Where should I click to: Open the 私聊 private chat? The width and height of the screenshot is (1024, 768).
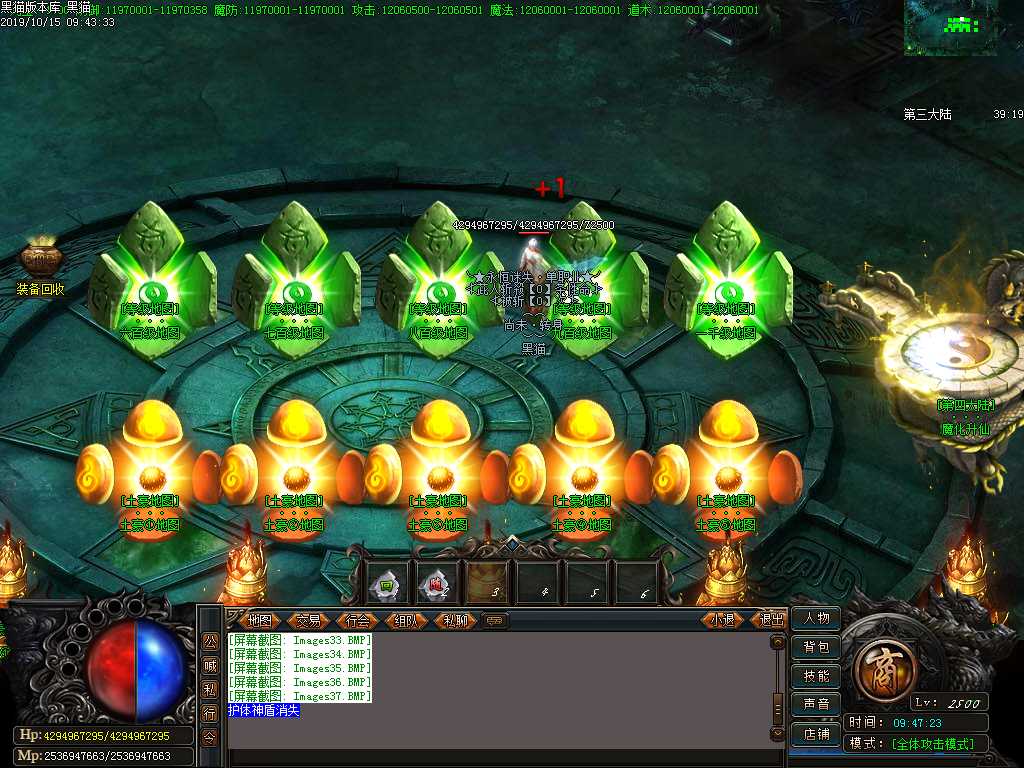pos(456,620)
